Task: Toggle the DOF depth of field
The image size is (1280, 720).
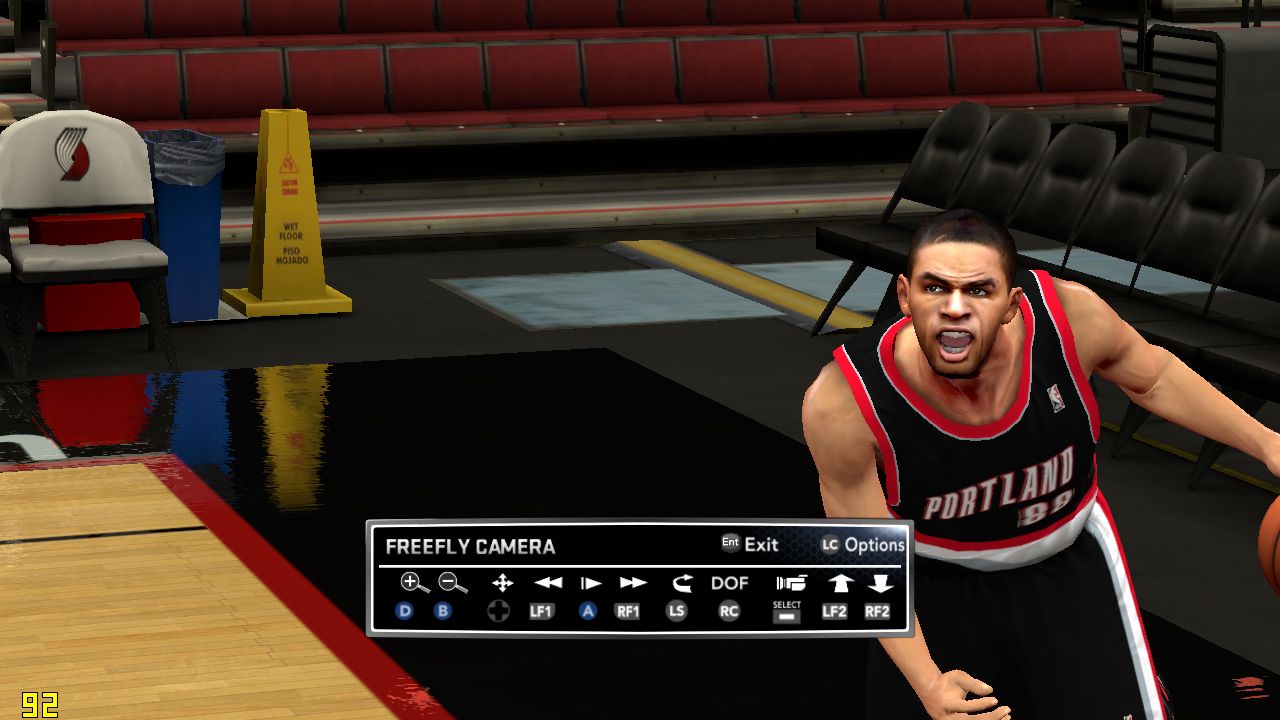Action: (729, 582)
